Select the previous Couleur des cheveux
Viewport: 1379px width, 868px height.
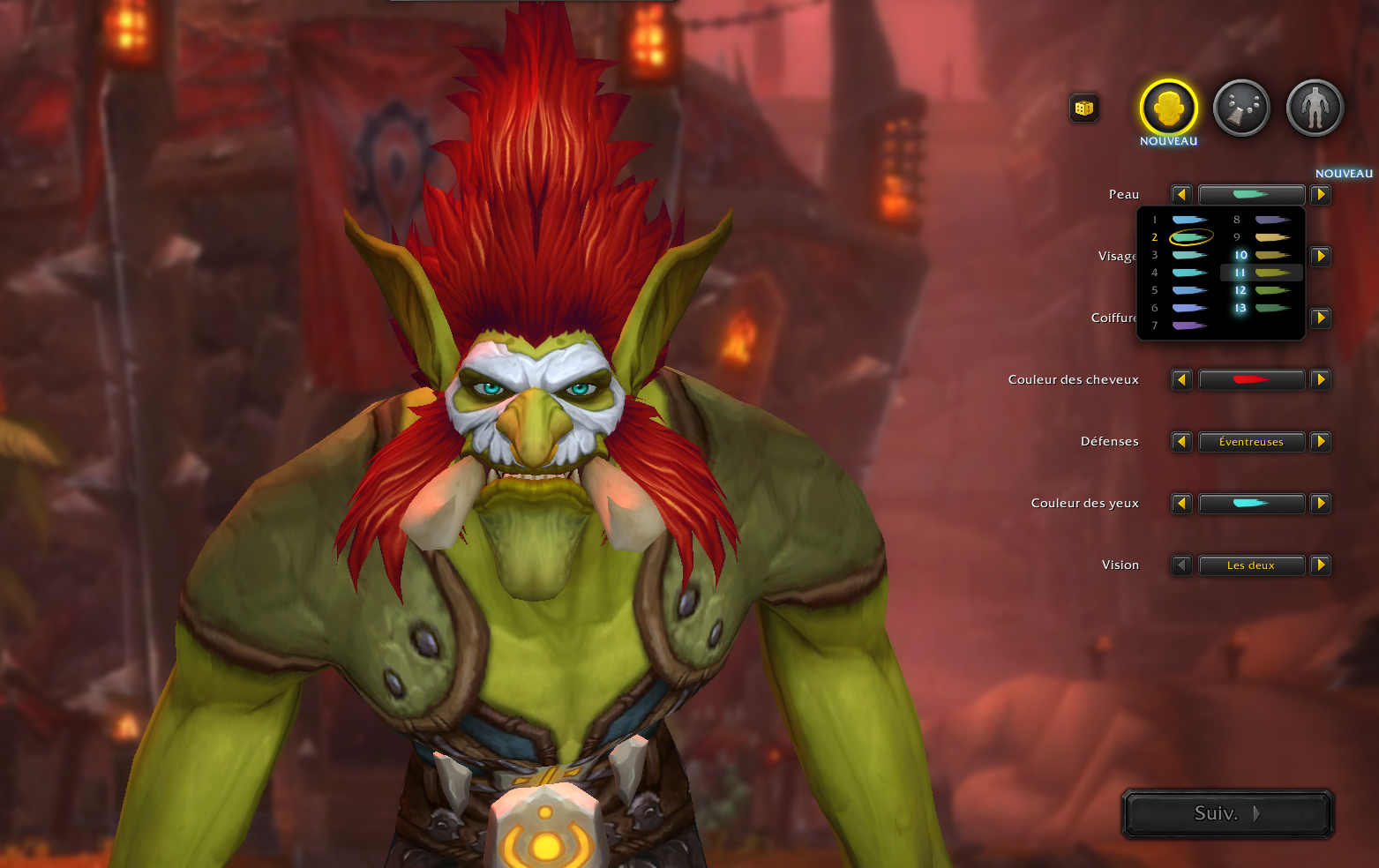[1181, 380]
